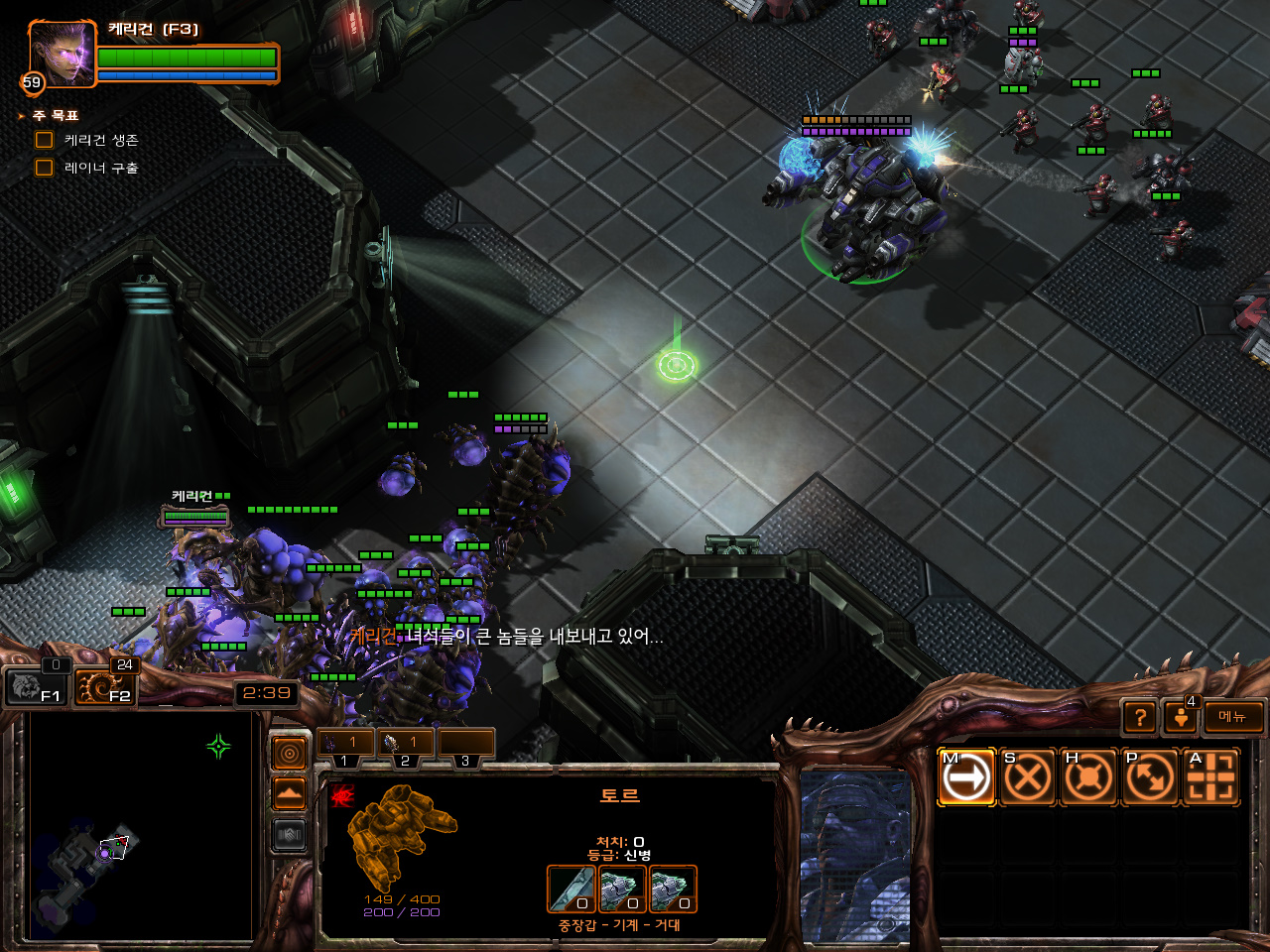Activate the Attack command
The width and height of the screenshot is (1270, 952).
[1211, 777]
